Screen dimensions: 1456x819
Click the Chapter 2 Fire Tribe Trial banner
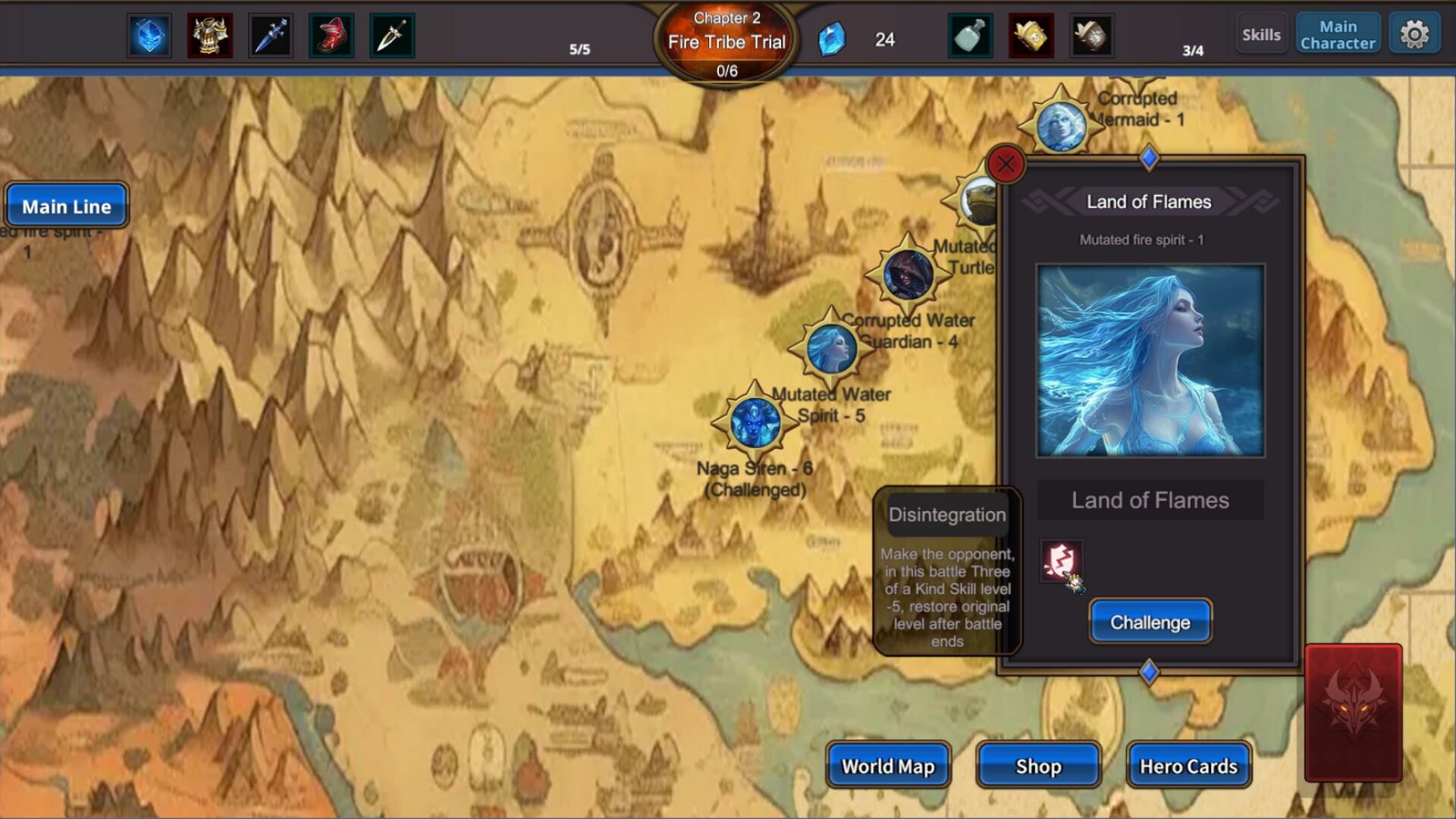[x=726, y=34]
